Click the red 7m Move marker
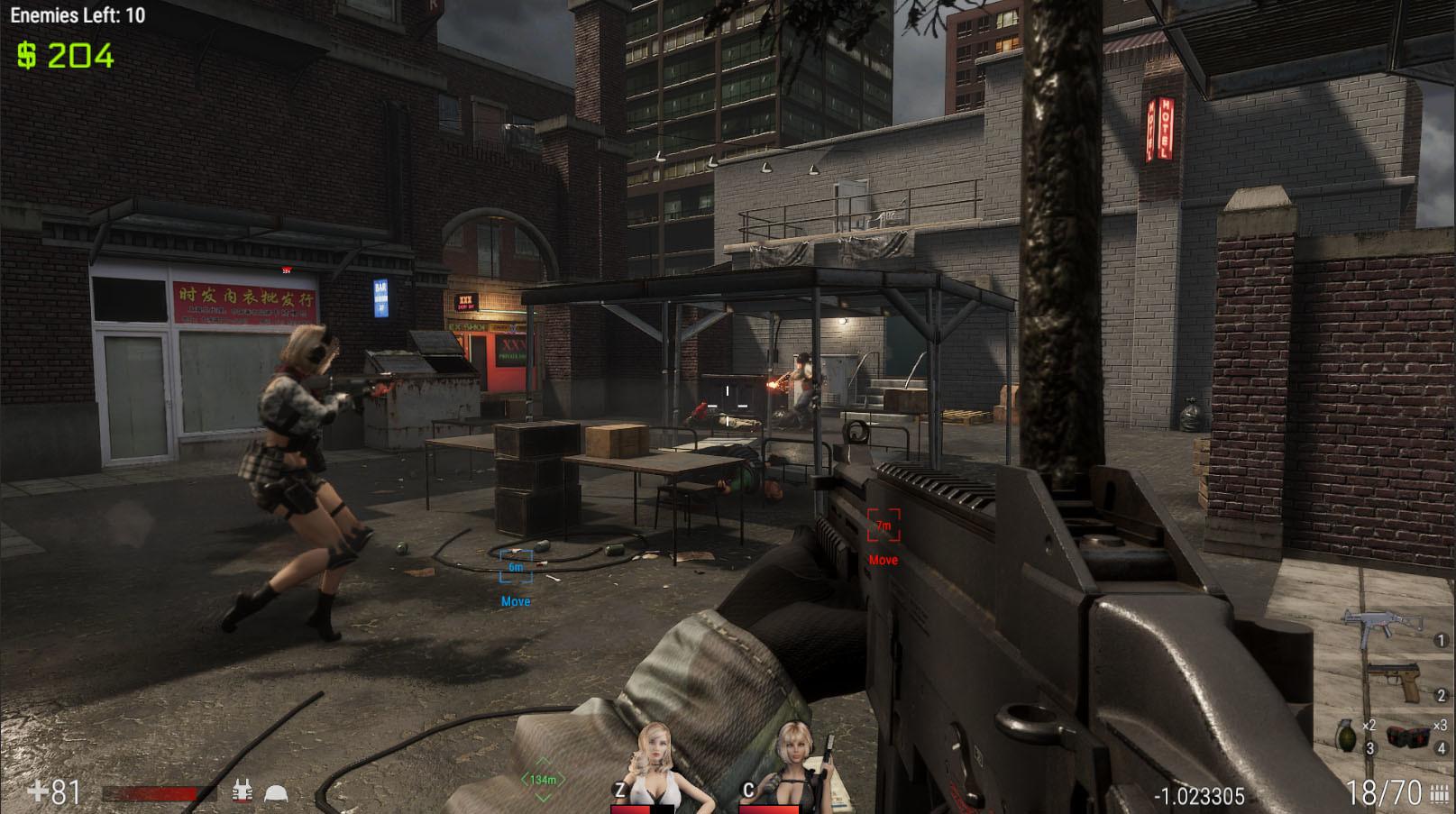This screenshot has height=814, width=1456. tap(884, 526)
